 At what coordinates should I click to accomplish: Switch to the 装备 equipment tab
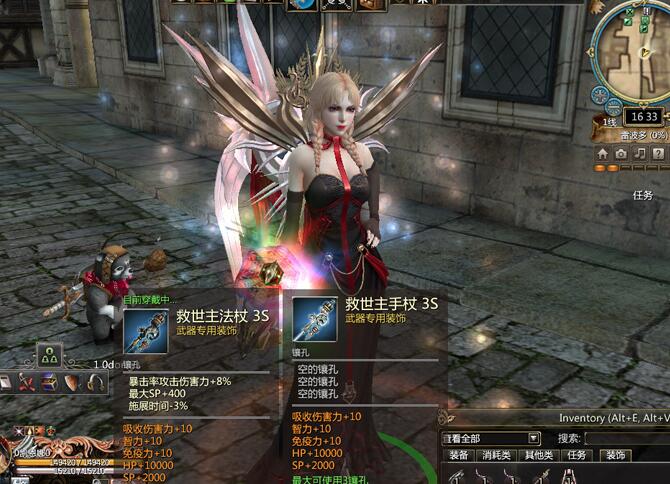459,455
